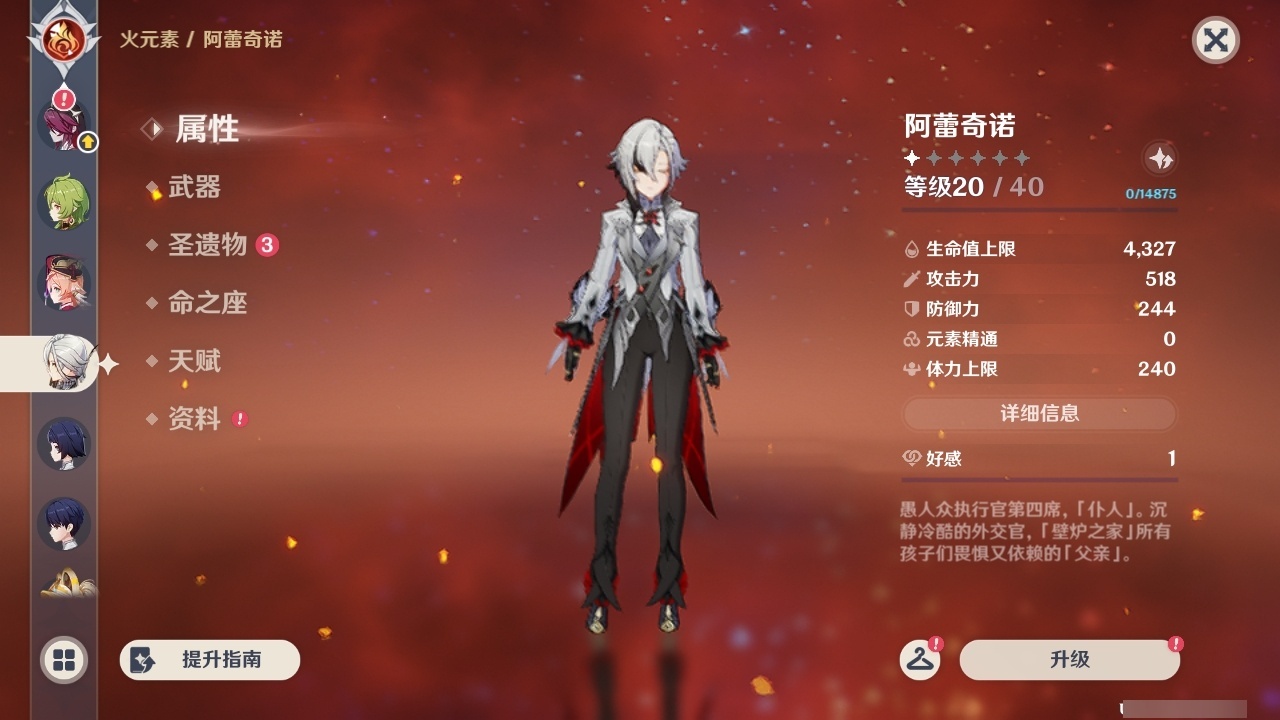Open the 提升指南 enhancement guide

click(x=210, y=660)
